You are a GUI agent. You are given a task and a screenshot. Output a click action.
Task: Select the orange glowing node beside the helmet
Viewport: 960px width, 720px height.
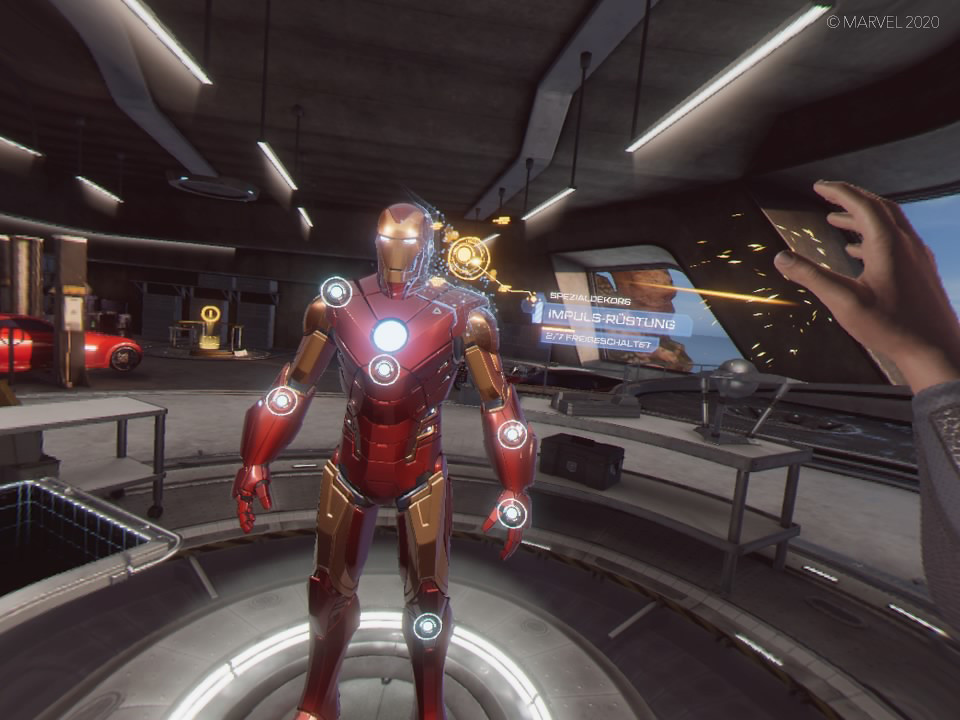[x=467, y=258]
